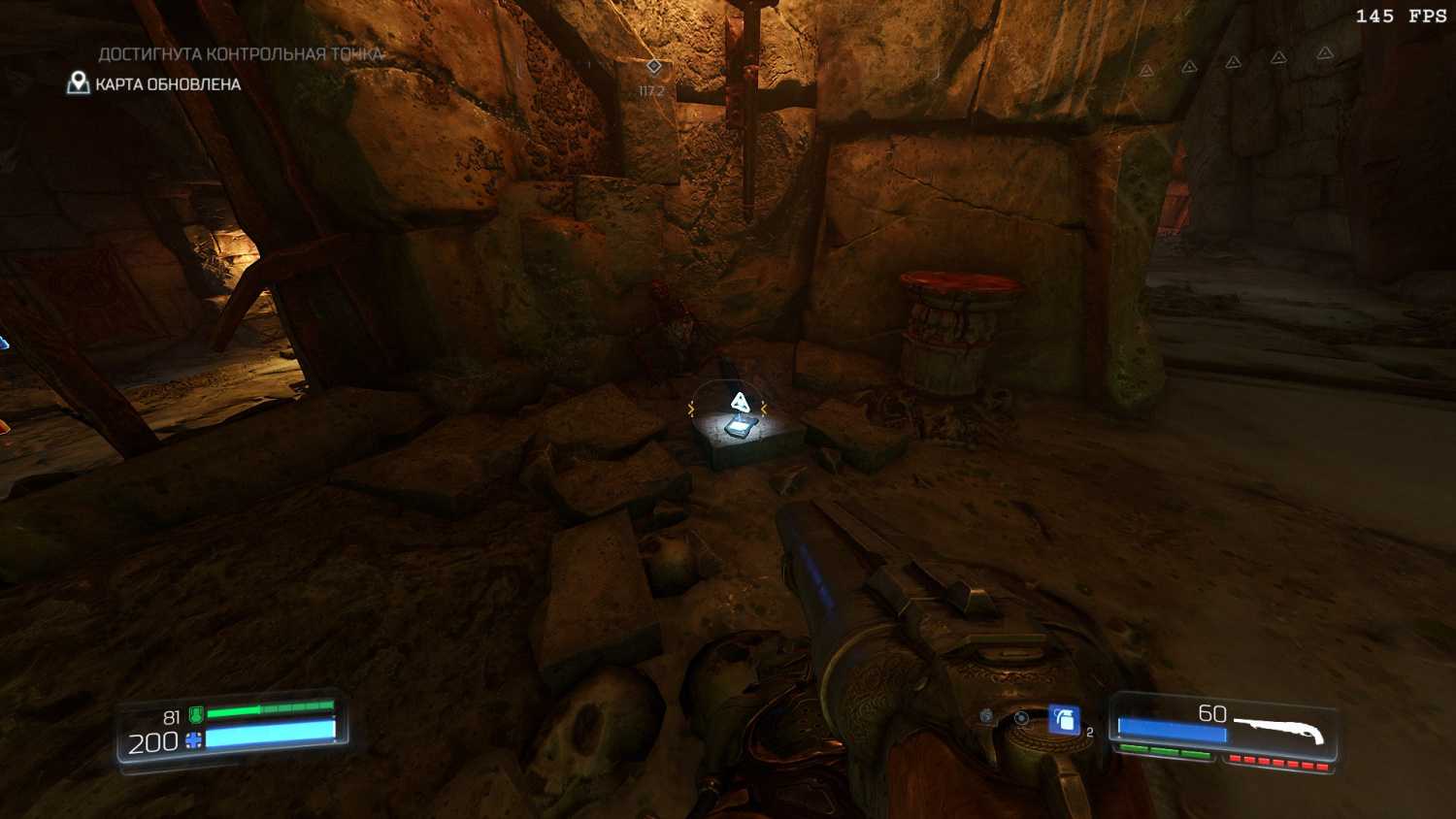Click the shotgun weapon icon

click(1280, 729)
